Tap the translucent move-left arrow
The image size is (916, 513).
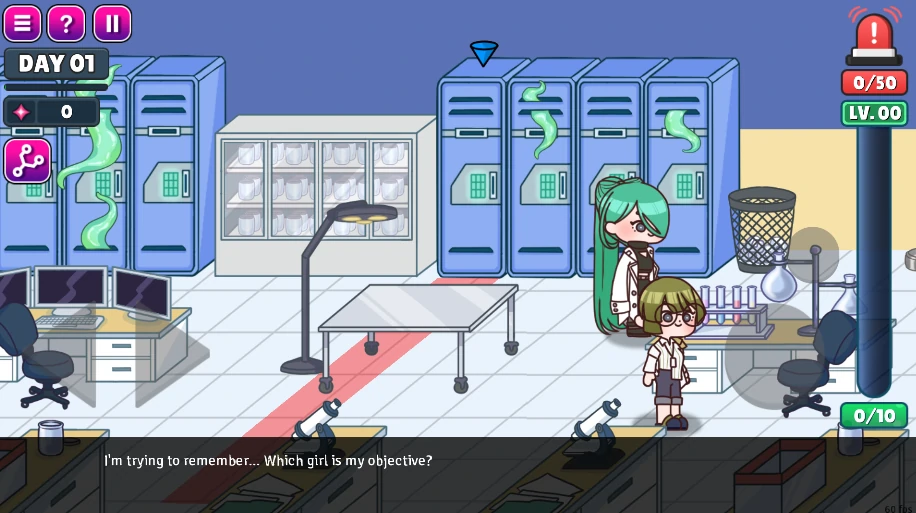[x=74, y=355]
